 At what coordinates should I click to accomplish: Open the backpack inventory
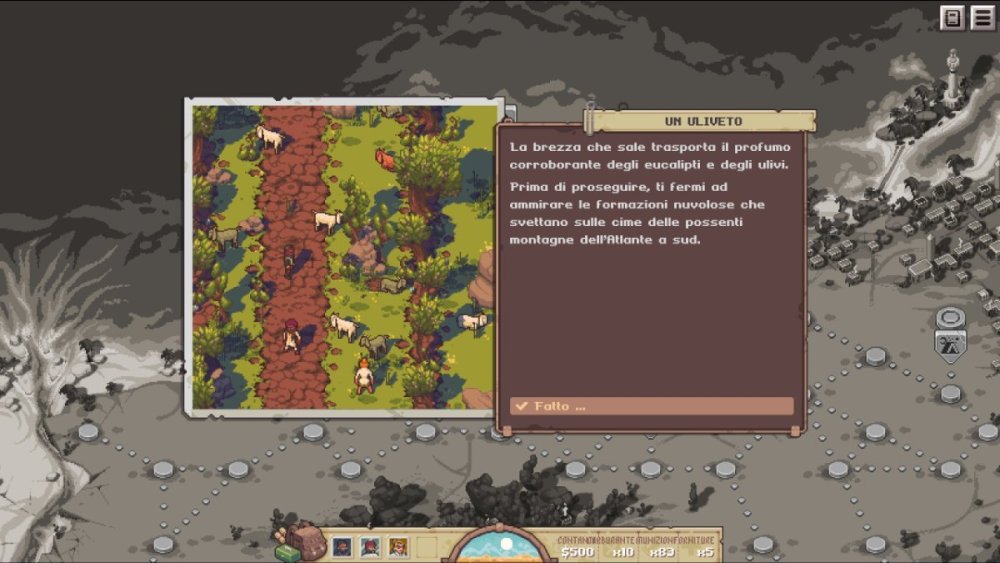302,542
